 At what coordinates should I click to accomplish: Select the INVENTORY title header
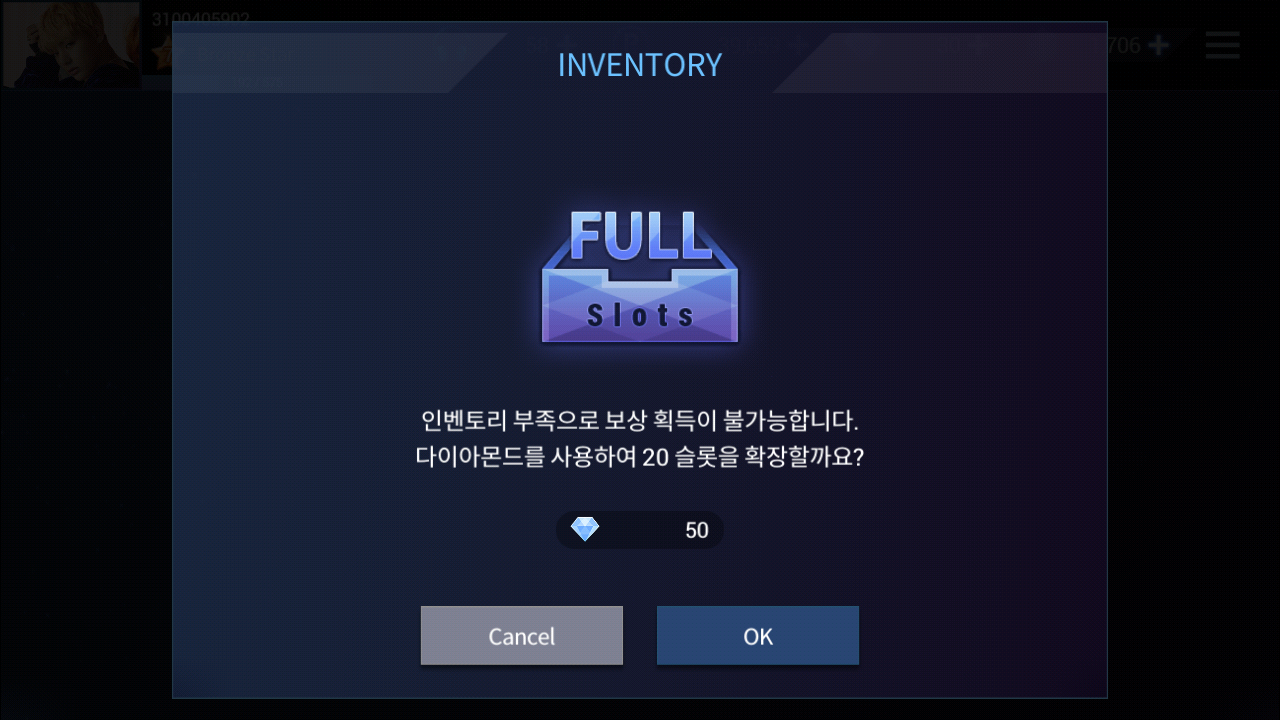coord(640,65)
